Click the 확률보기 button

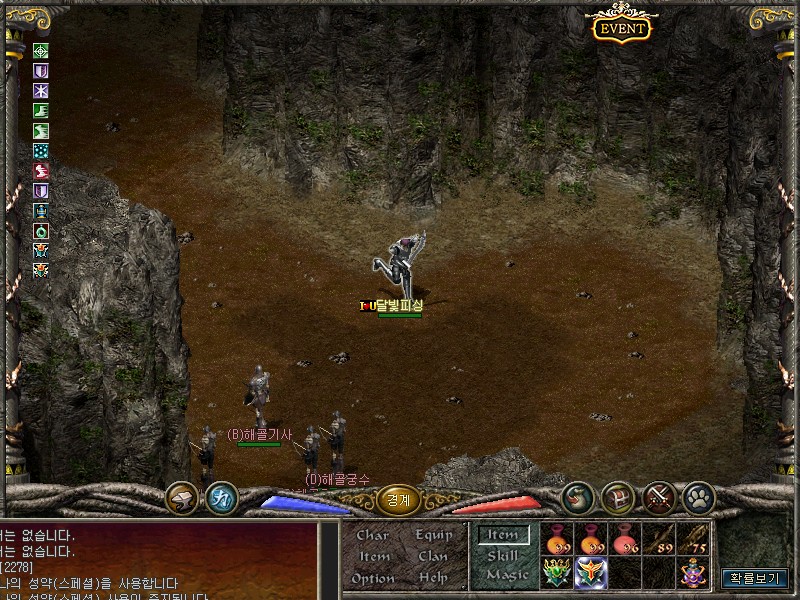755,578
